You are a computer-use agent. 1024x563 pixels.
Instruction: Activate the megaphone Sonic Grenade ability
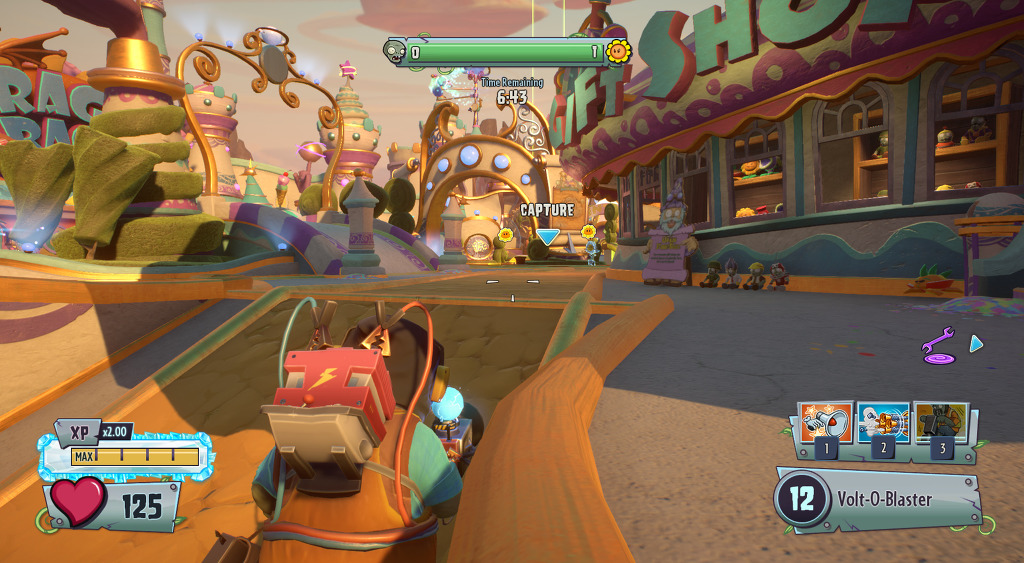pyautogui.click(x=826, y=422)
